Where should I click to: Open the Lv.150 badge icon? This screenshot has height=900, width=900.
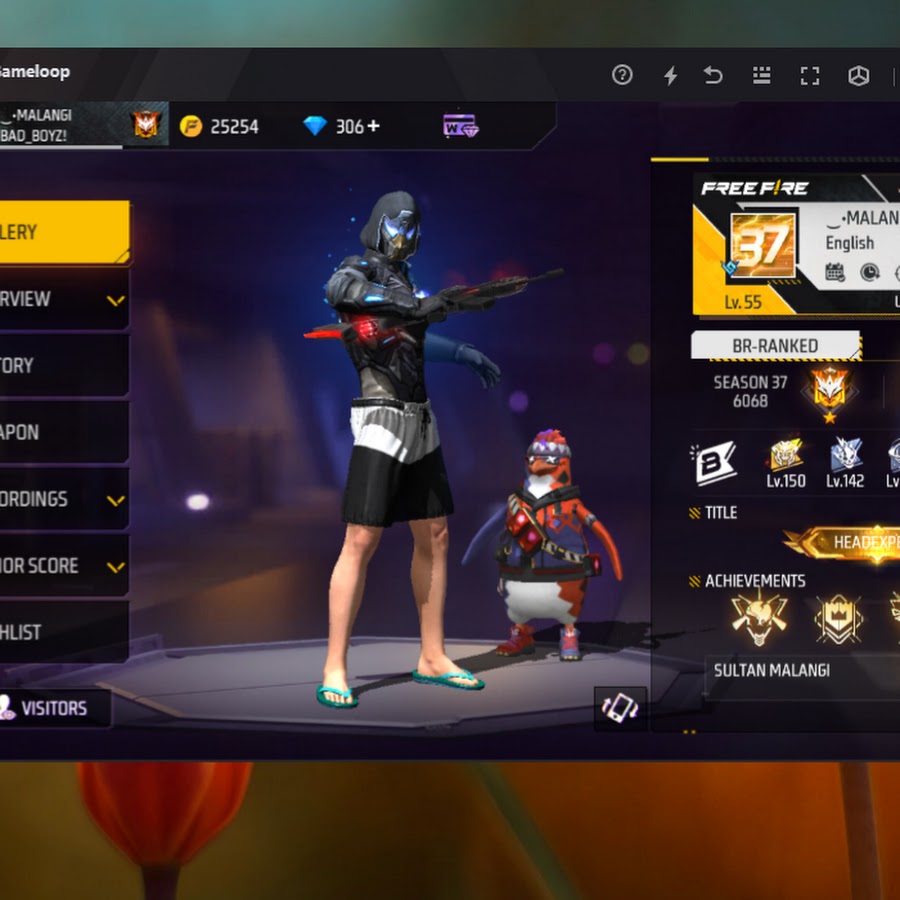[787, 456]
